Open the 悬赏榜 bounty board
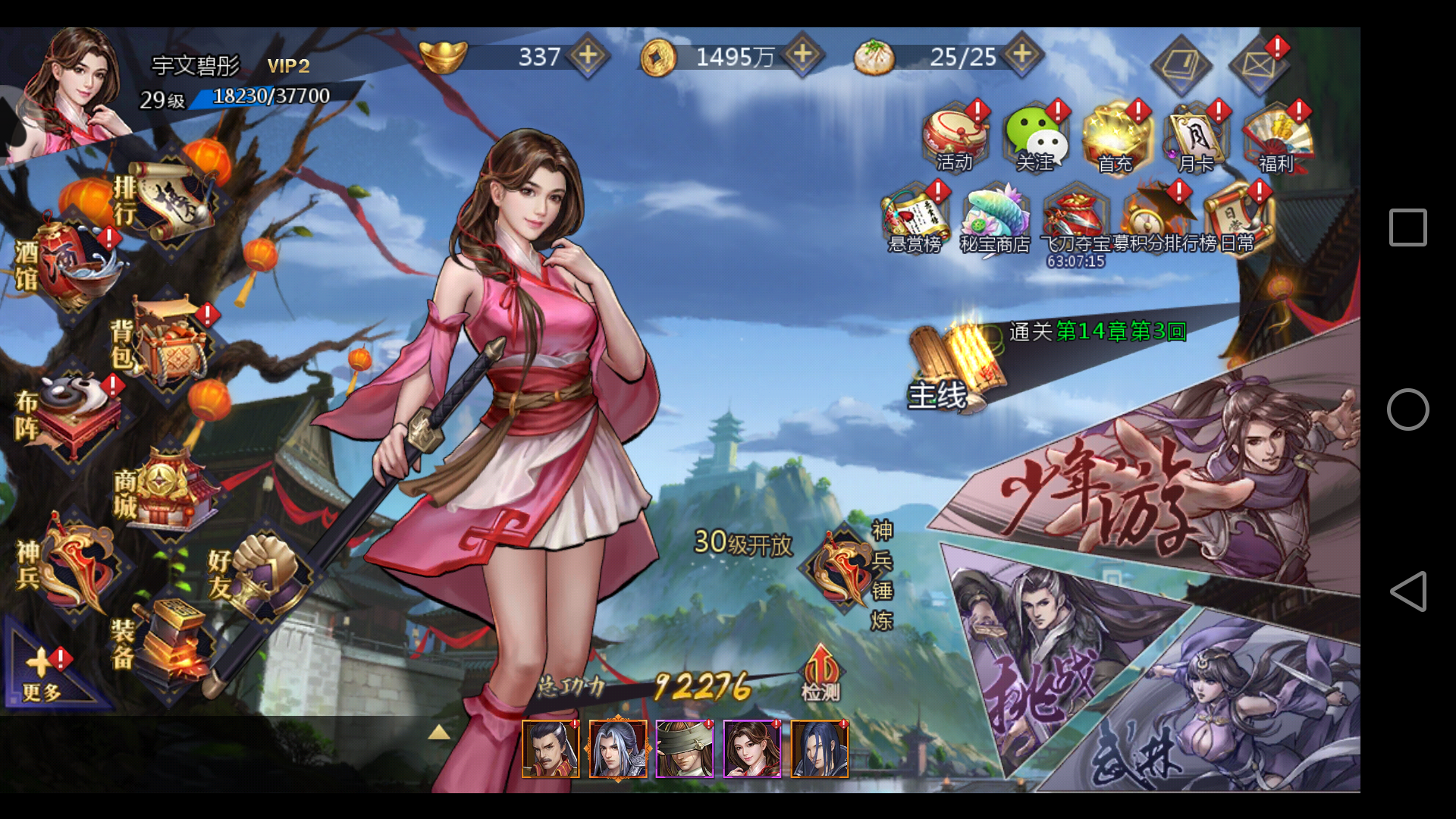Image resolution: width=1456 pixels, height=819 pixels. [x=915, y=220]
